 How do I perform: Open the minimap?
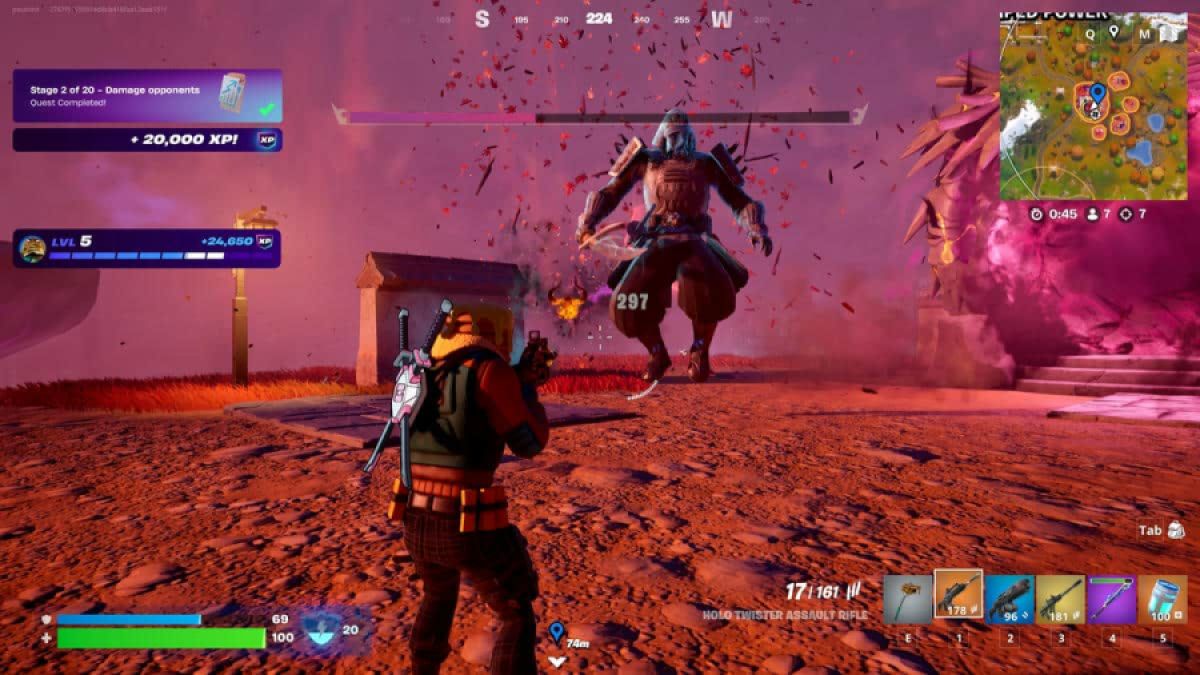(1094, 105)
